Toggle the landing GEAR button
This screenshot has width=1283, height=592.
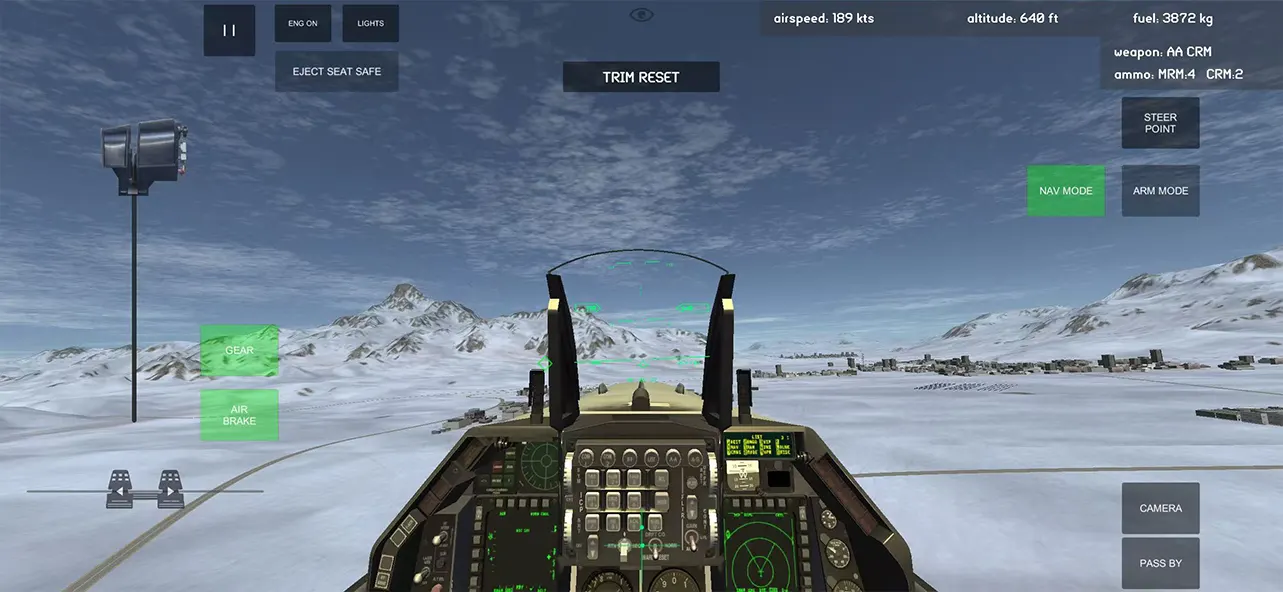(x=239, y=351)
